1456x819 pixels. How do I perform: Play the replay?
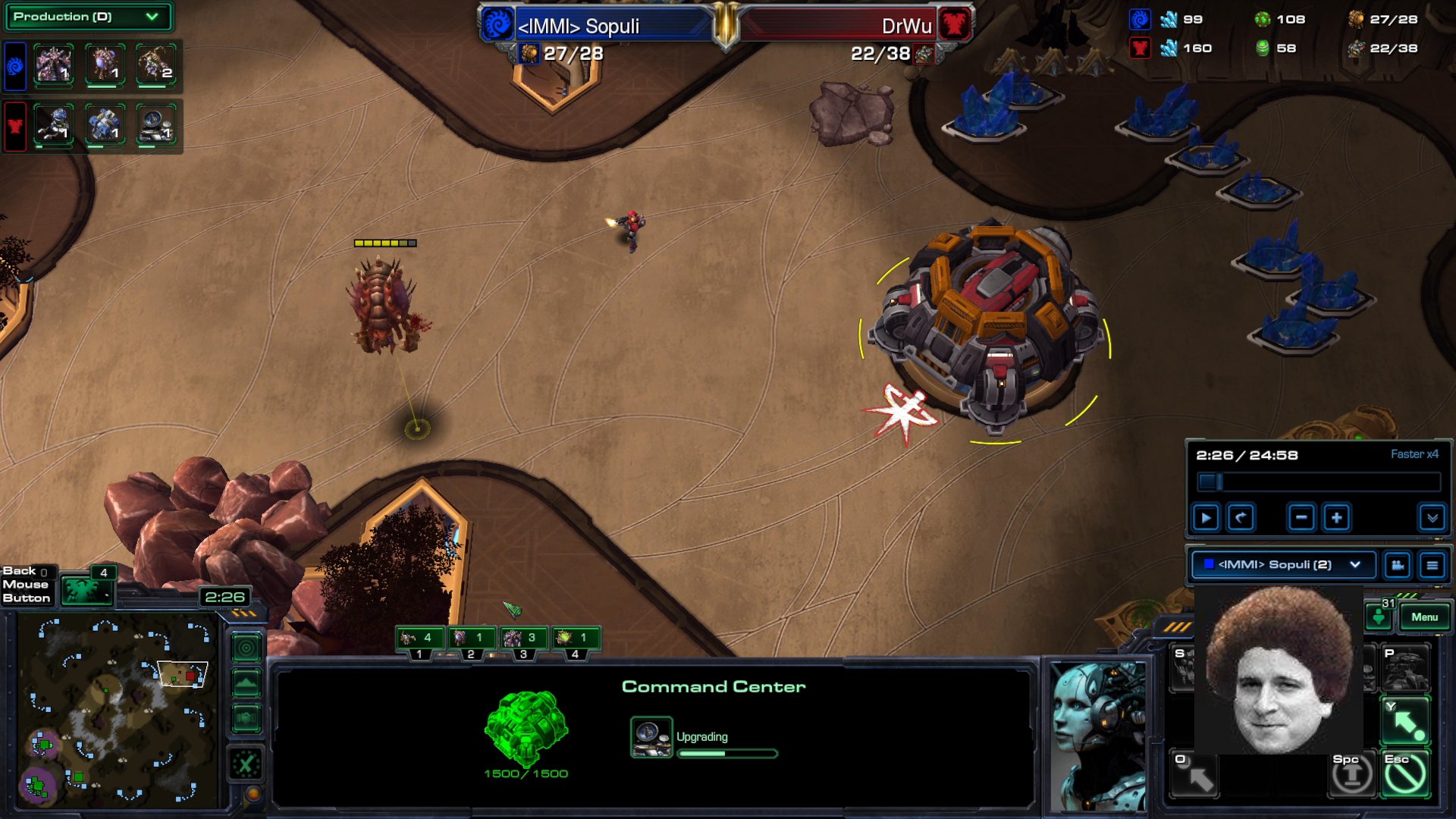(1206, 519)
